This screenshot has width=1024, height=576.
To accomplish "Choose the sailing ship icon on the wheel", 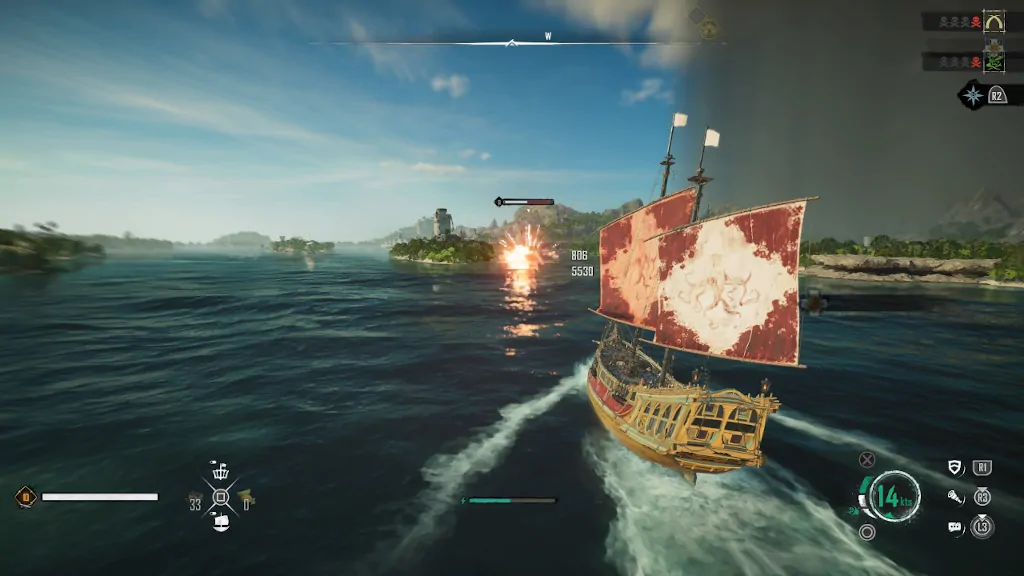I will tap(221, 521).
